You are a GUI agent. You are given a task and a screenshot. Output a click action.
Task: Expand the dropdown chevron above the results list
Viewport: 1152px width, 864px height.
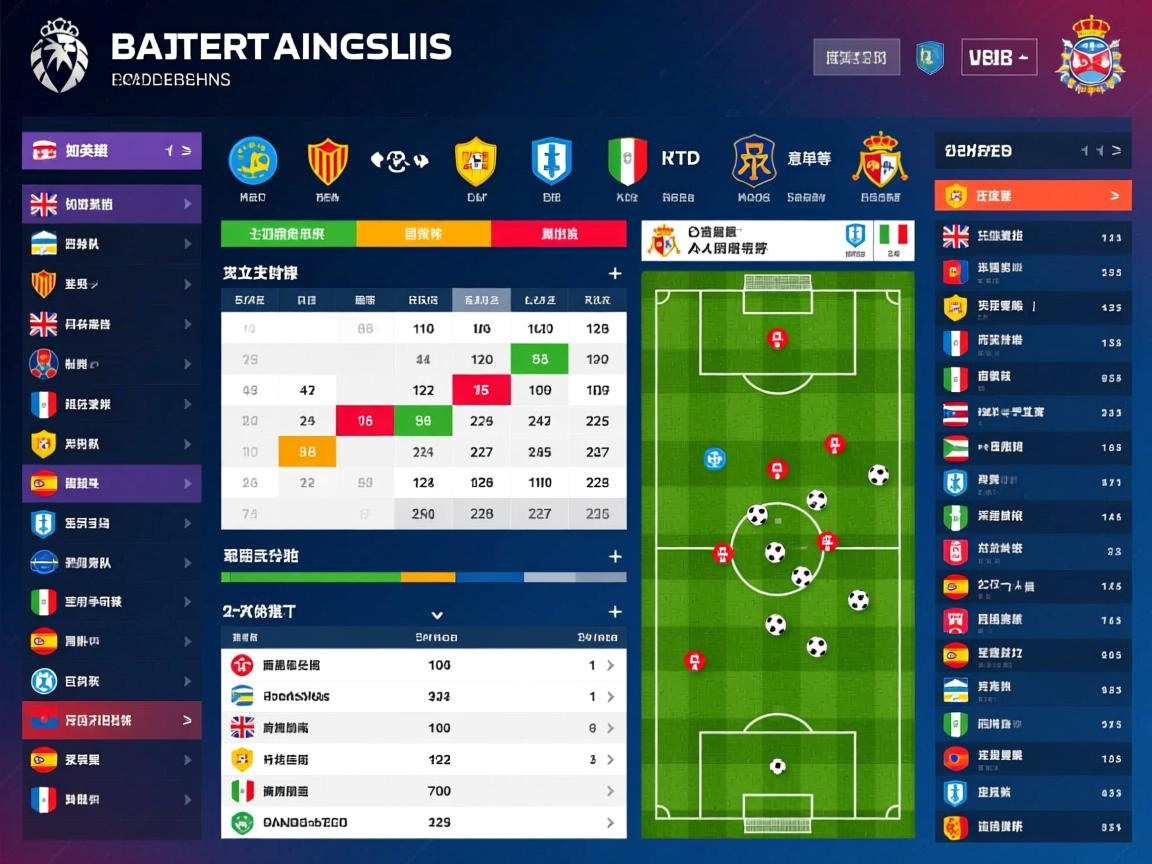click(436, 614)
